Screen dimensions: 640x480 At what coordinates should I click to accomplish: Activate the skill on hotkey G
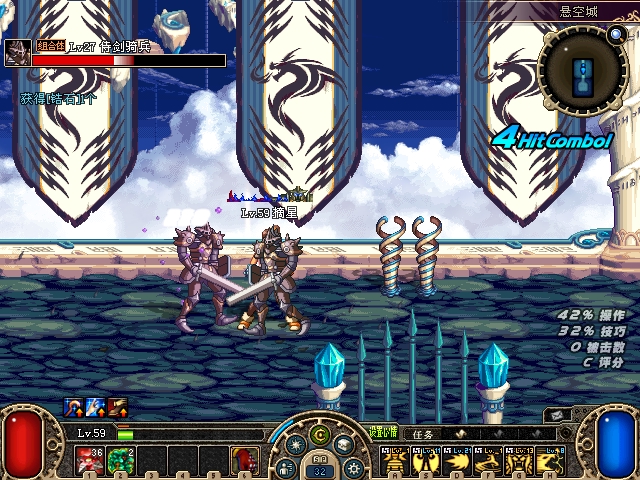click(x=519, y=460)
